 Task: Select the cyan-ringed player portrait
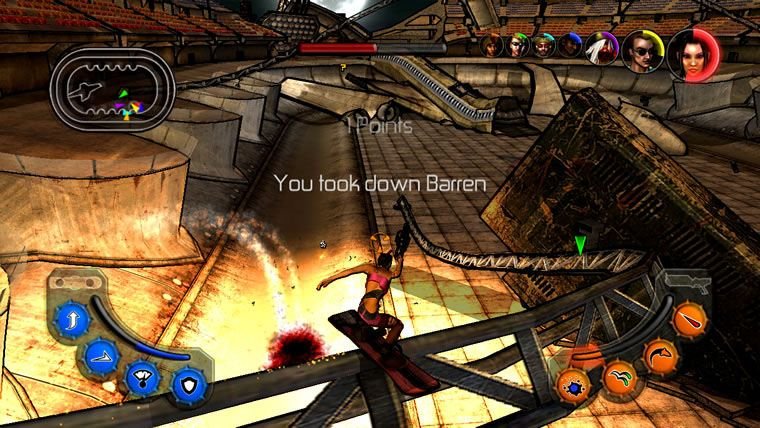[542, 45]
